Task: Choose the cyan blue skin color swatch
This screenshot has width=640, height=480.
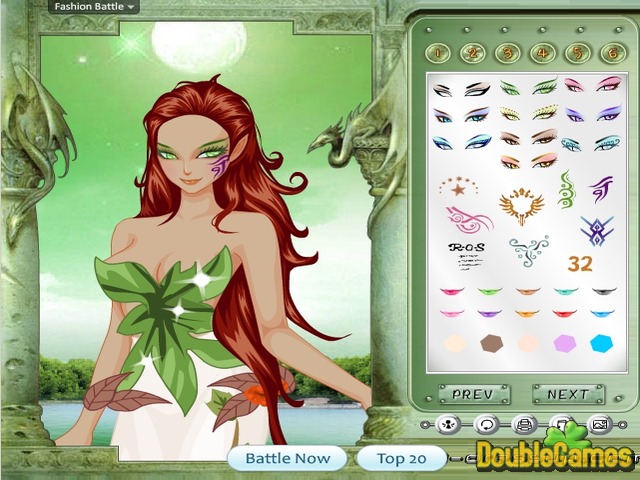Action: (602, 343)
